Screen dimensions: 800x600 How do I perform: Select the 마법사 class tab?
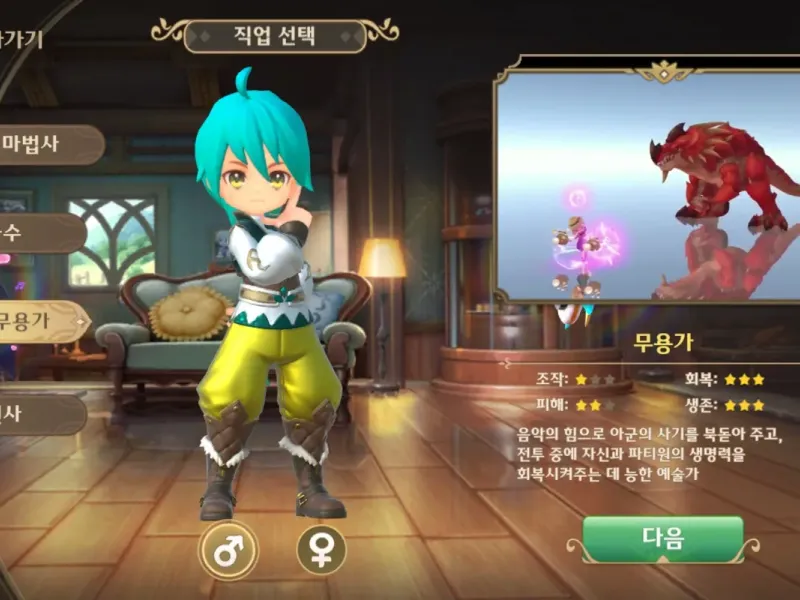45,144
